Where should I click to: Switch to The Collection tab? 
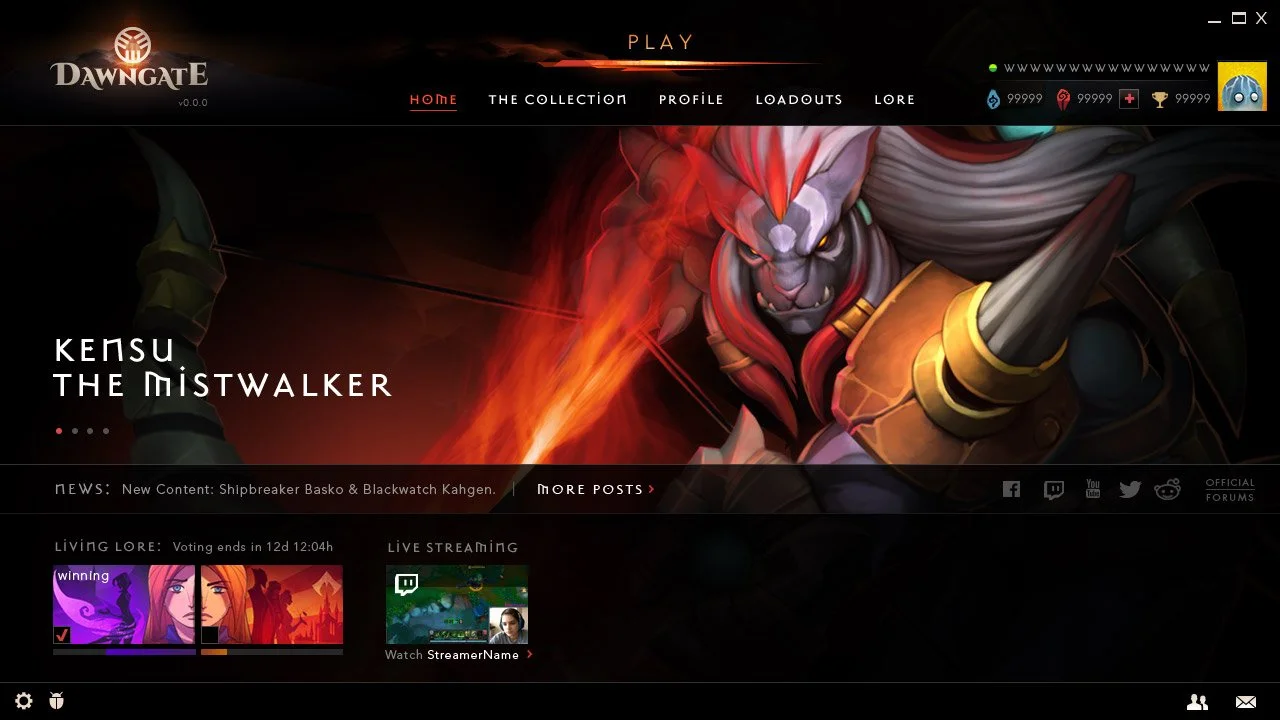[x=557, y=99]
